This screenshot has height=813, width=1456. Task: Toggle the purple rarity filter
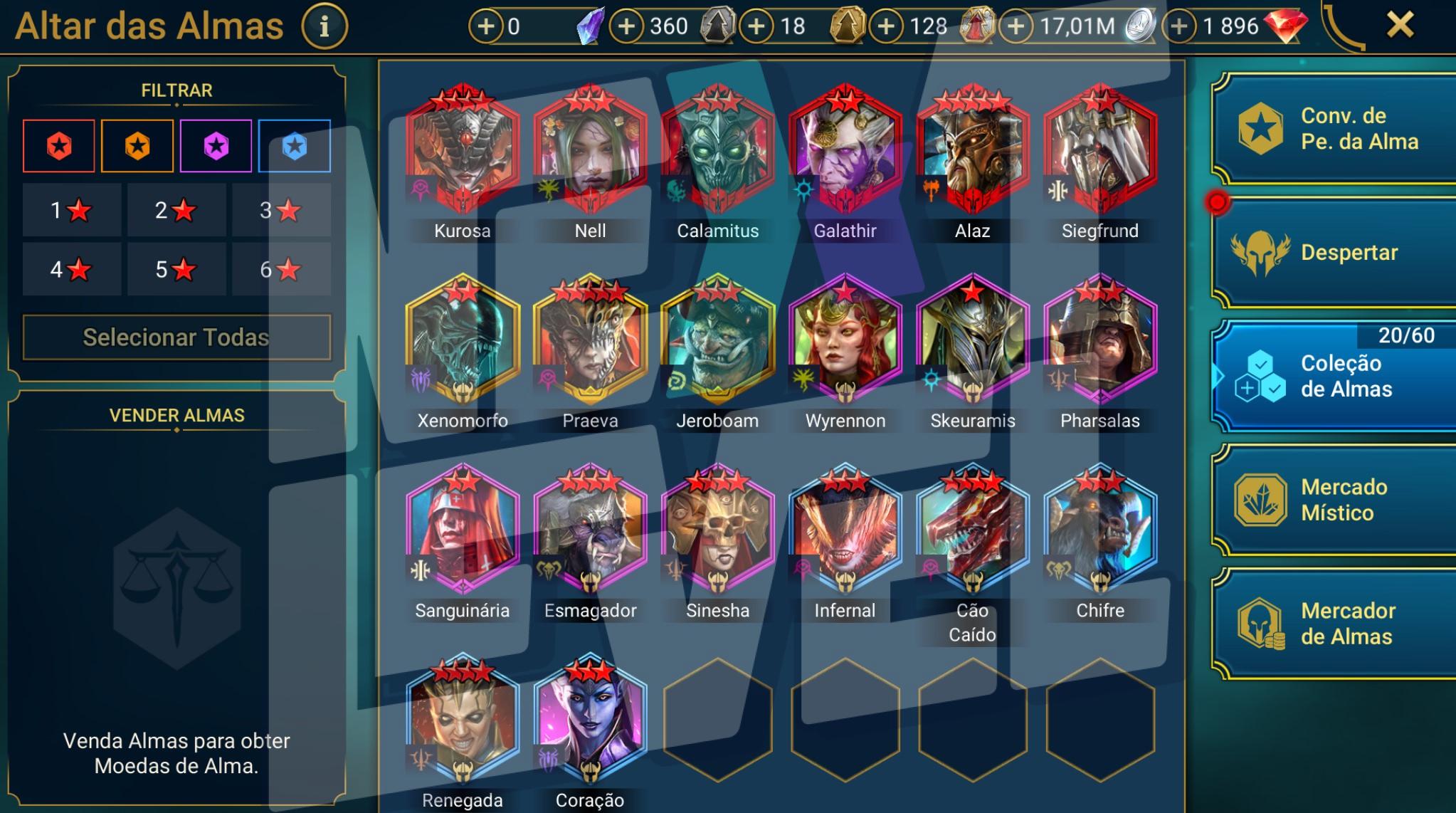tap(216, 147)
